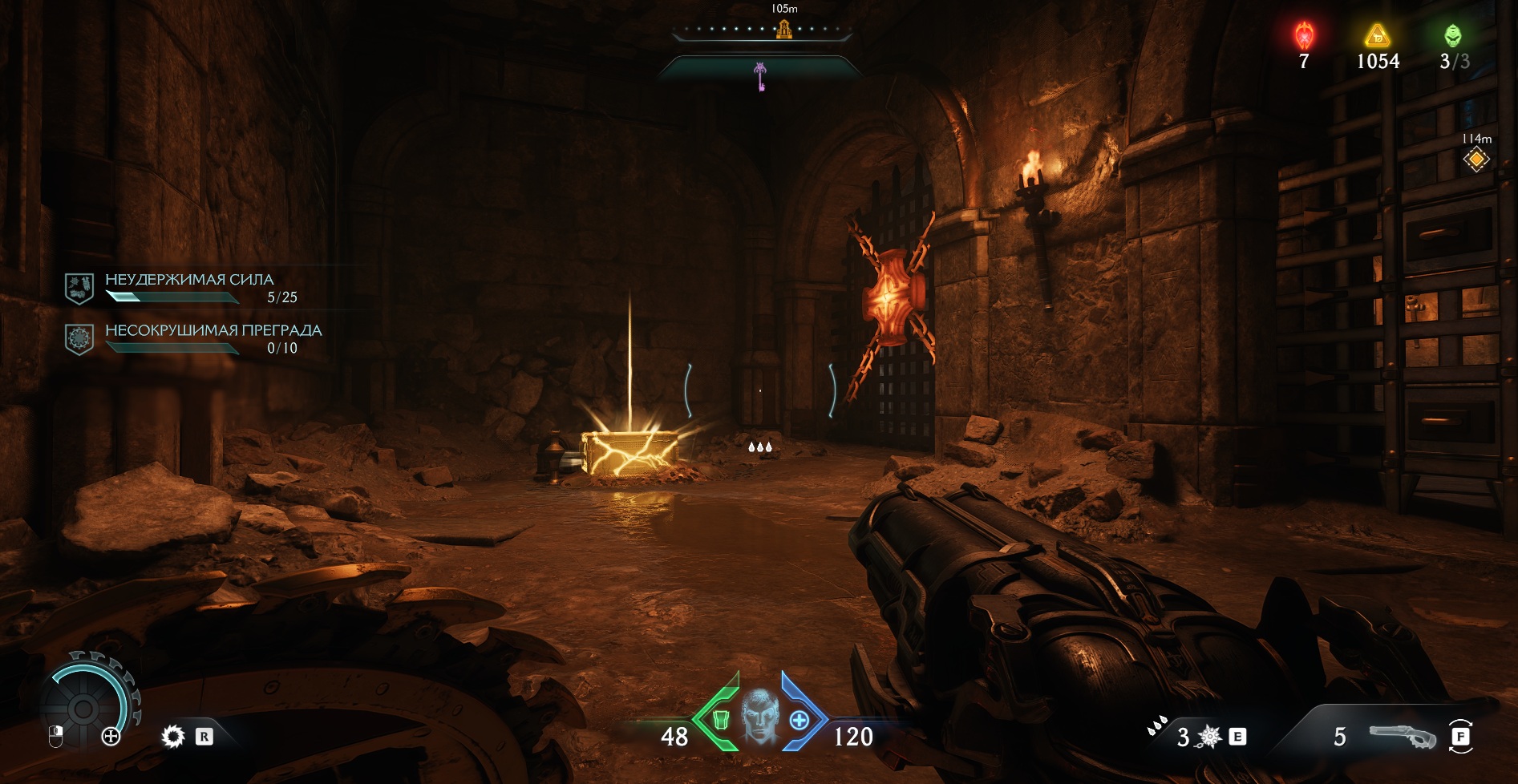The width and height of the screenshot is (1518, 784).
Task: Click the golden compass objective marker
Action: (783, 30)
